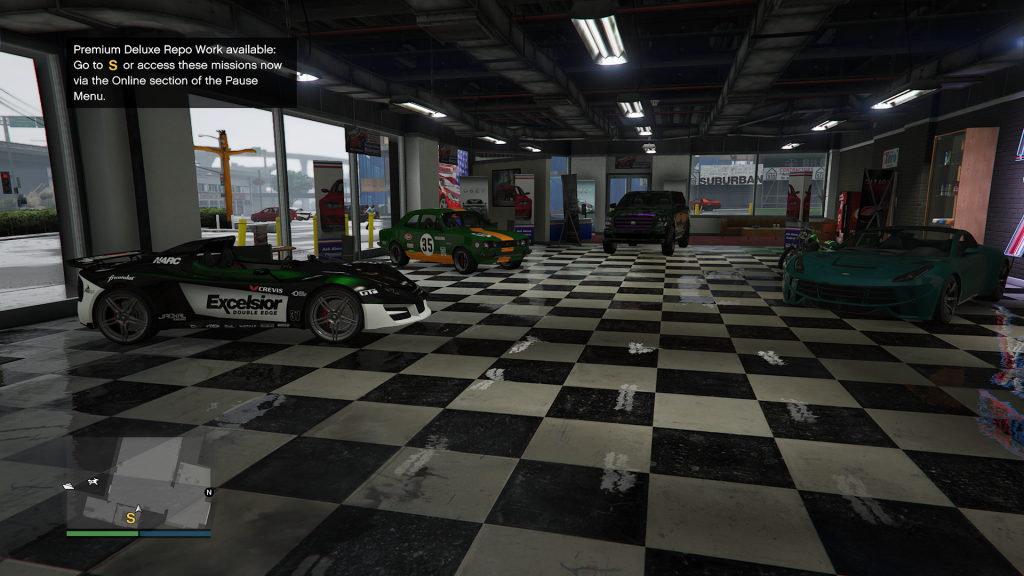Viewport: 1024px width, 576px height.
Task: Select the white player arrow on the minimap
Action: 138,509
